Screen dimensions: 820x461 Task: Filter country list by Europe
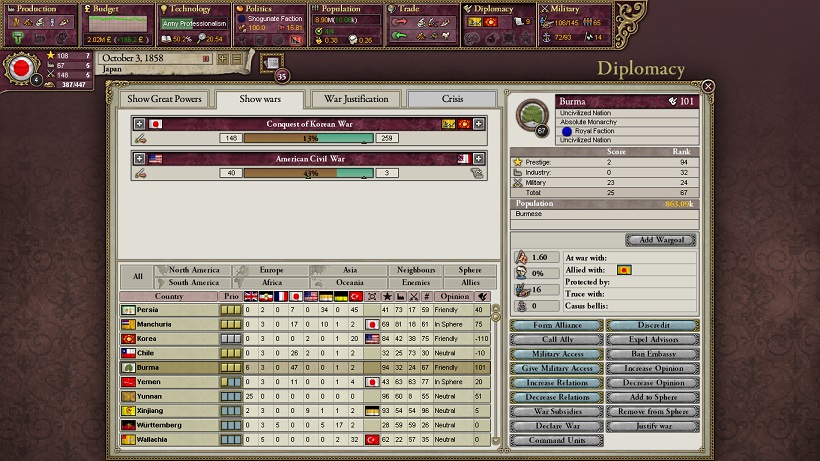coord(271,270)
